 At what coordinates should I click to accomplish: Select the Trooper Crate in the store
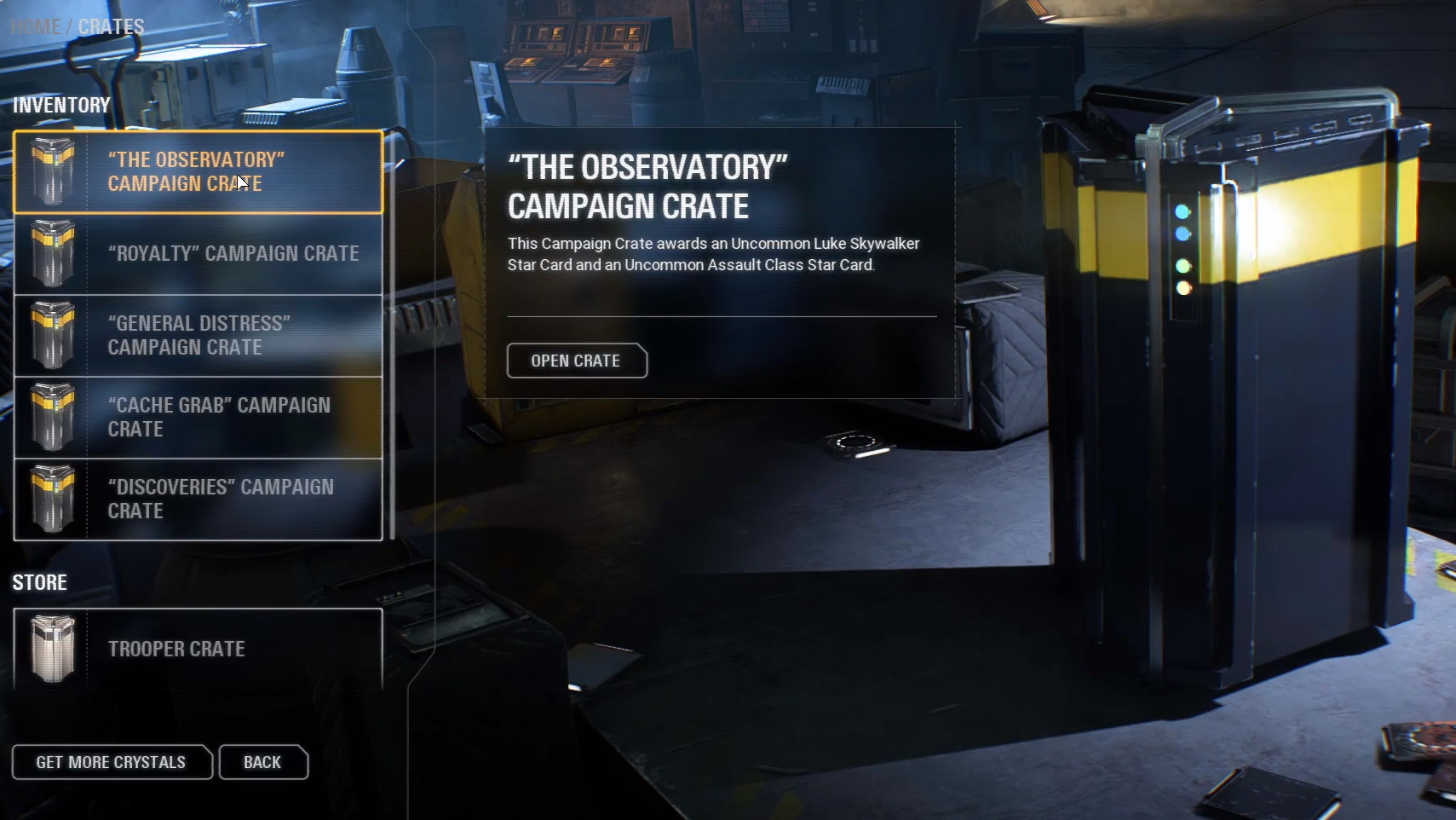[198, 649]
